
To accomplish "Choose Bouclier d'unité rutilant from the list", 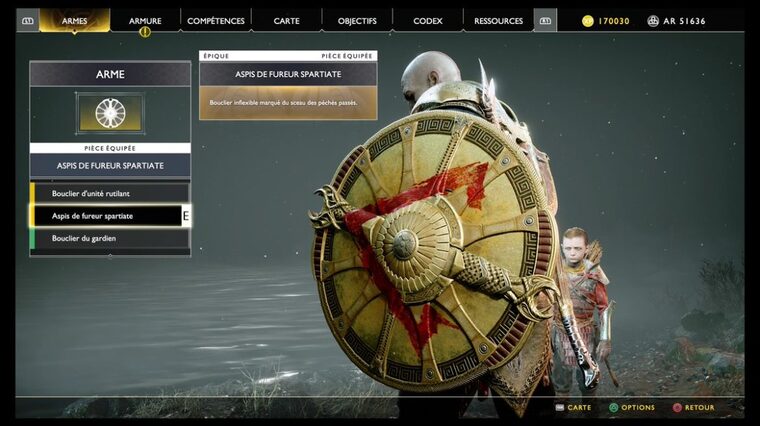I will [x=110, y=192].
